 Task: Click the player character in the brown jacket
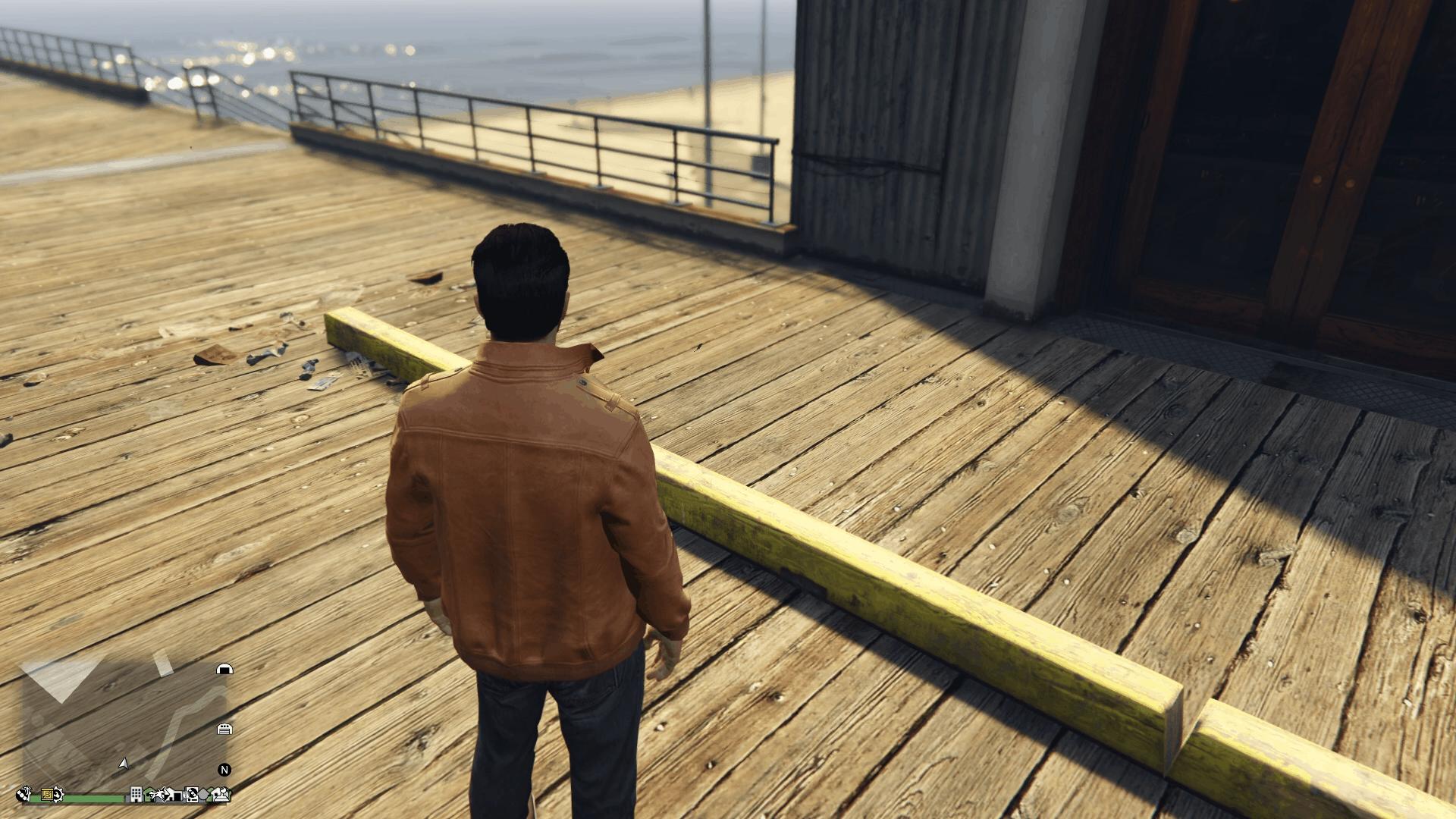click(531, 493)
